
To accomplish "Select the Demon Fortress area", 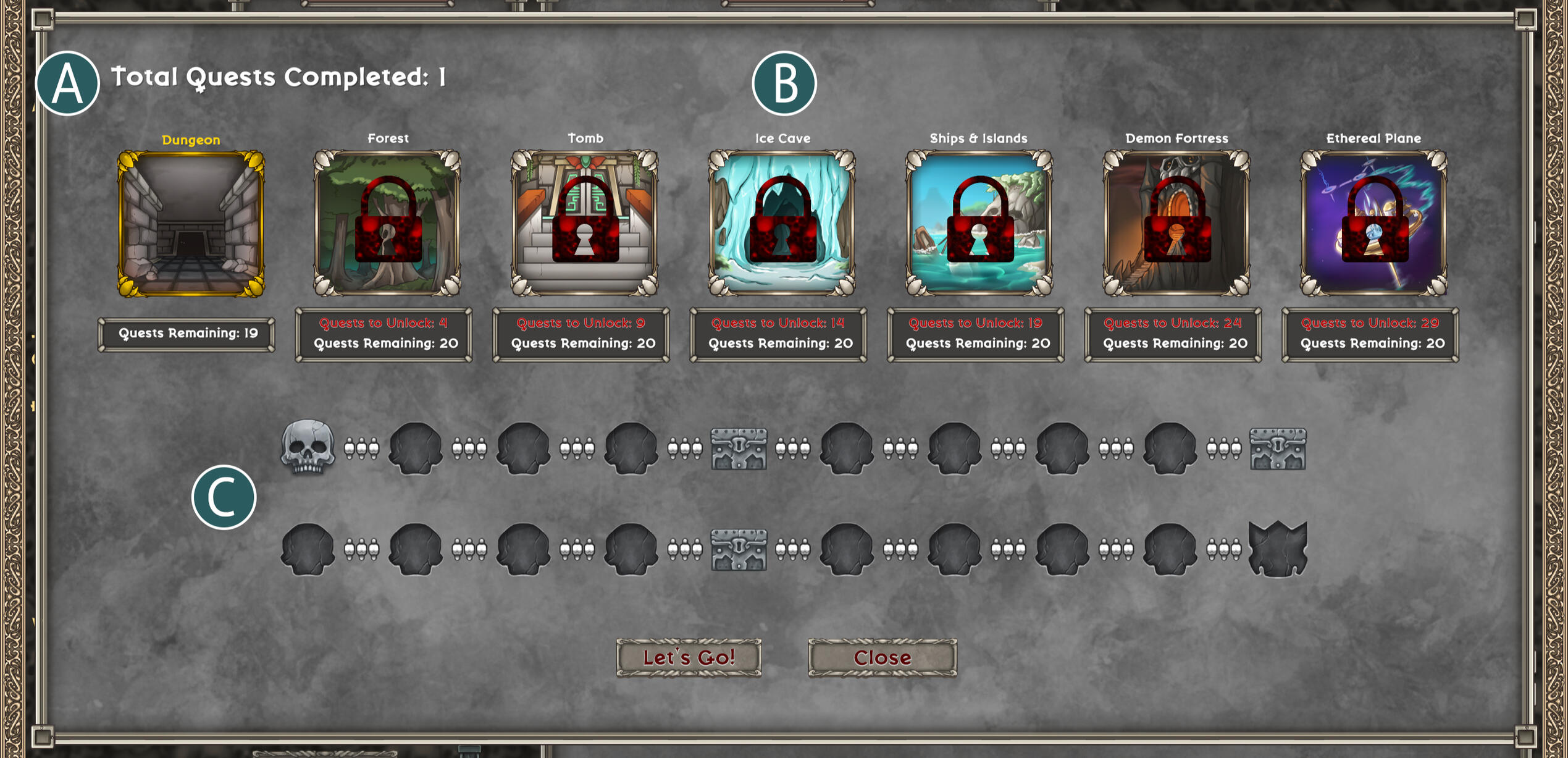I will point(1176,224).
